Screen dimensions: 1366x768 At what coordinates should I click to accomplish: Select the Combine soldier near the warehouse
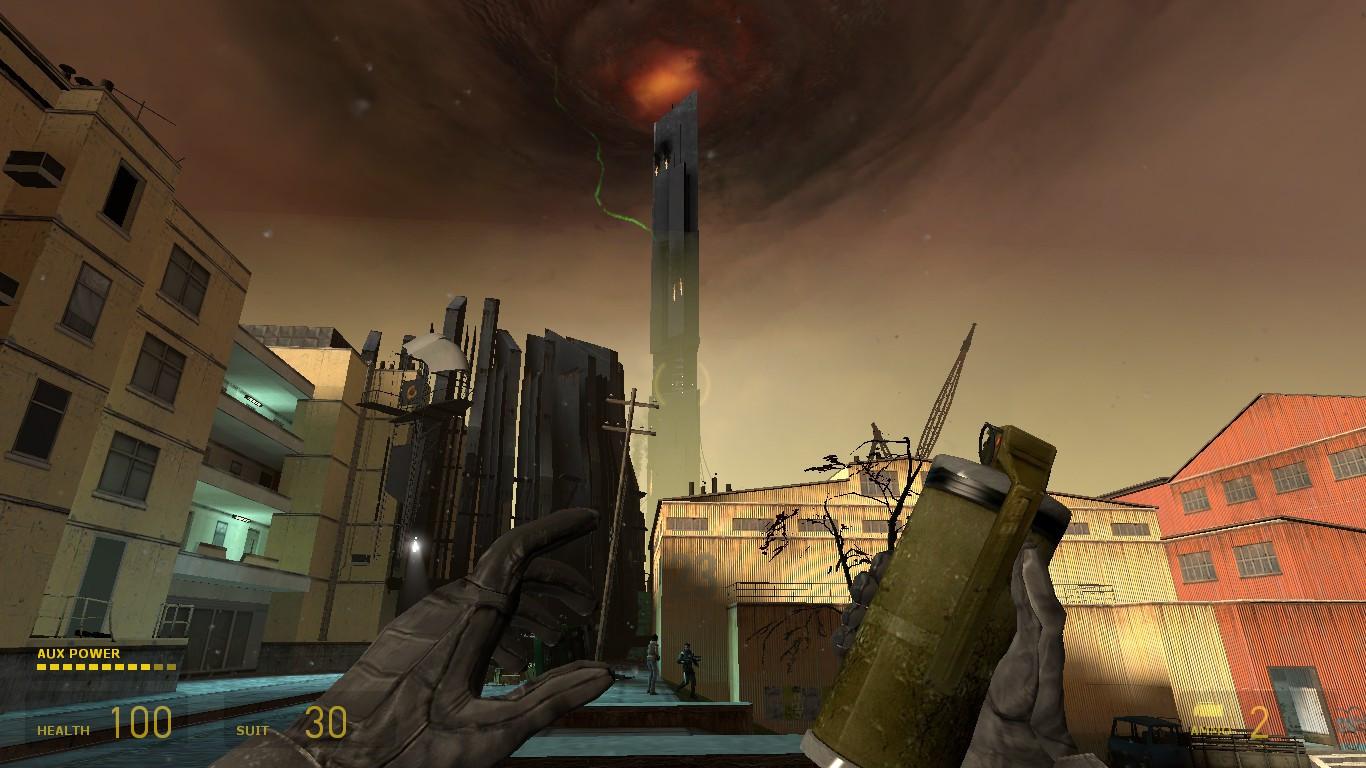(688, 665)
